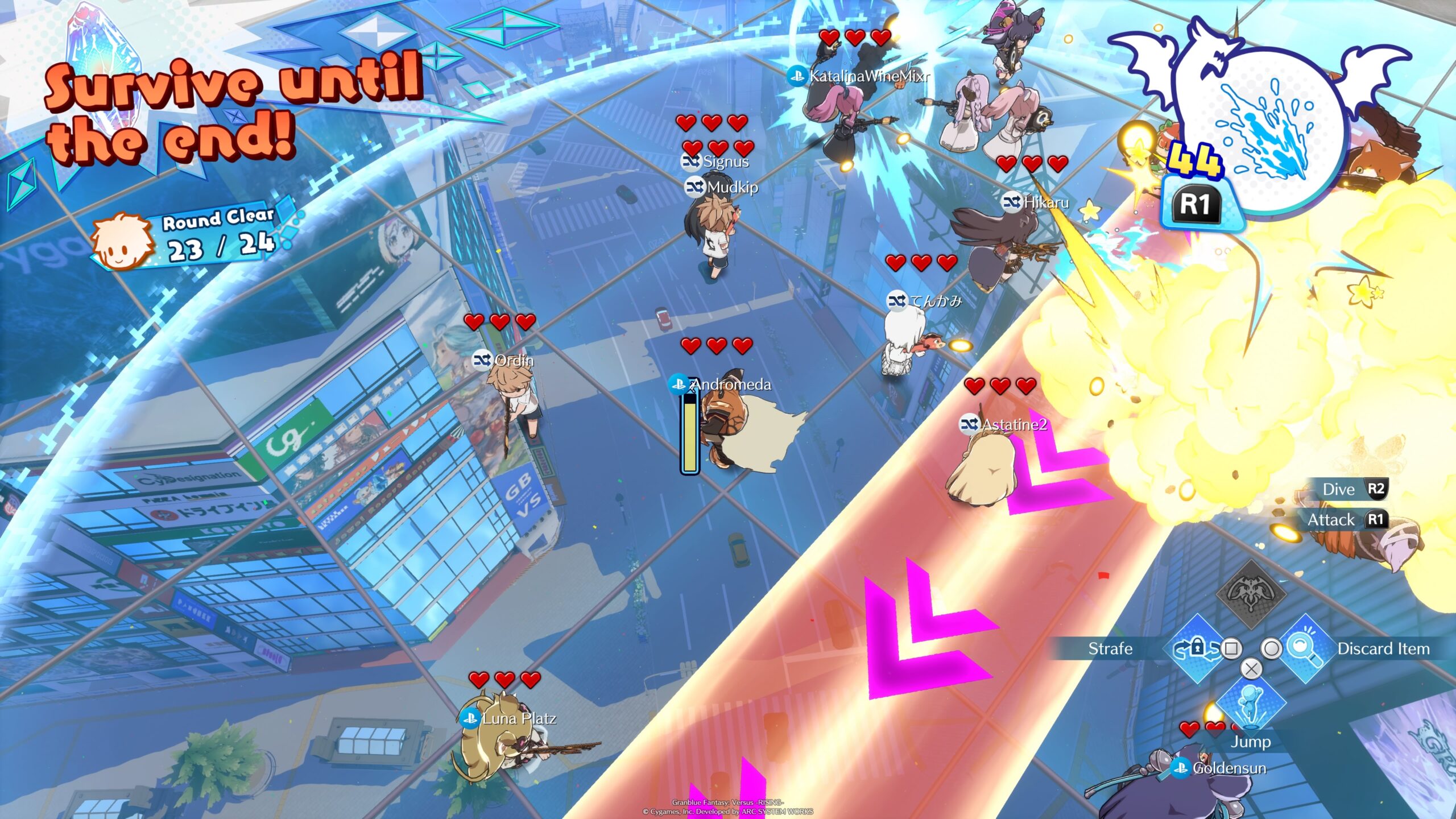Toggle the Square button glyph

(1230, 649)
